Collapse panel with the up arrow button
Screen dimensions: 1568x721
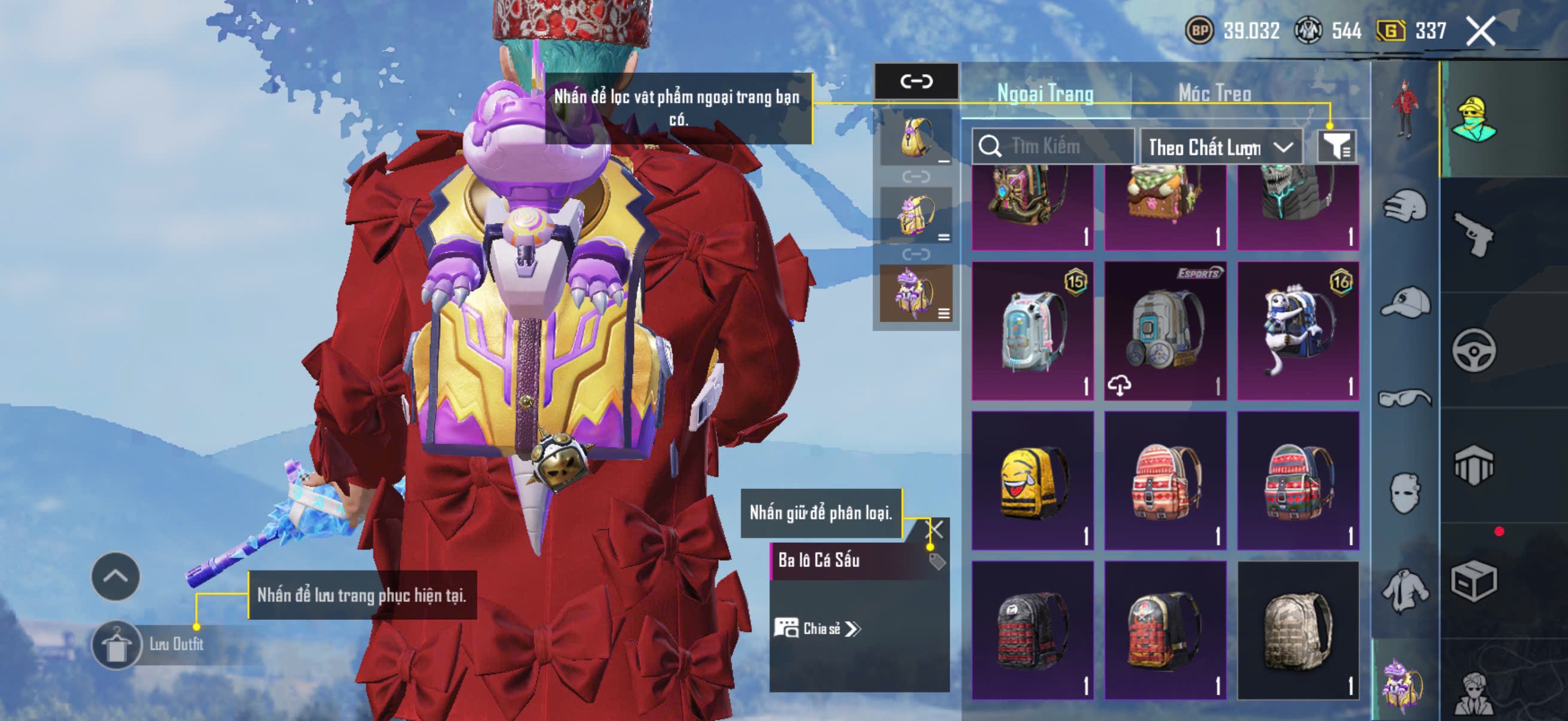(x=115, y=576)
